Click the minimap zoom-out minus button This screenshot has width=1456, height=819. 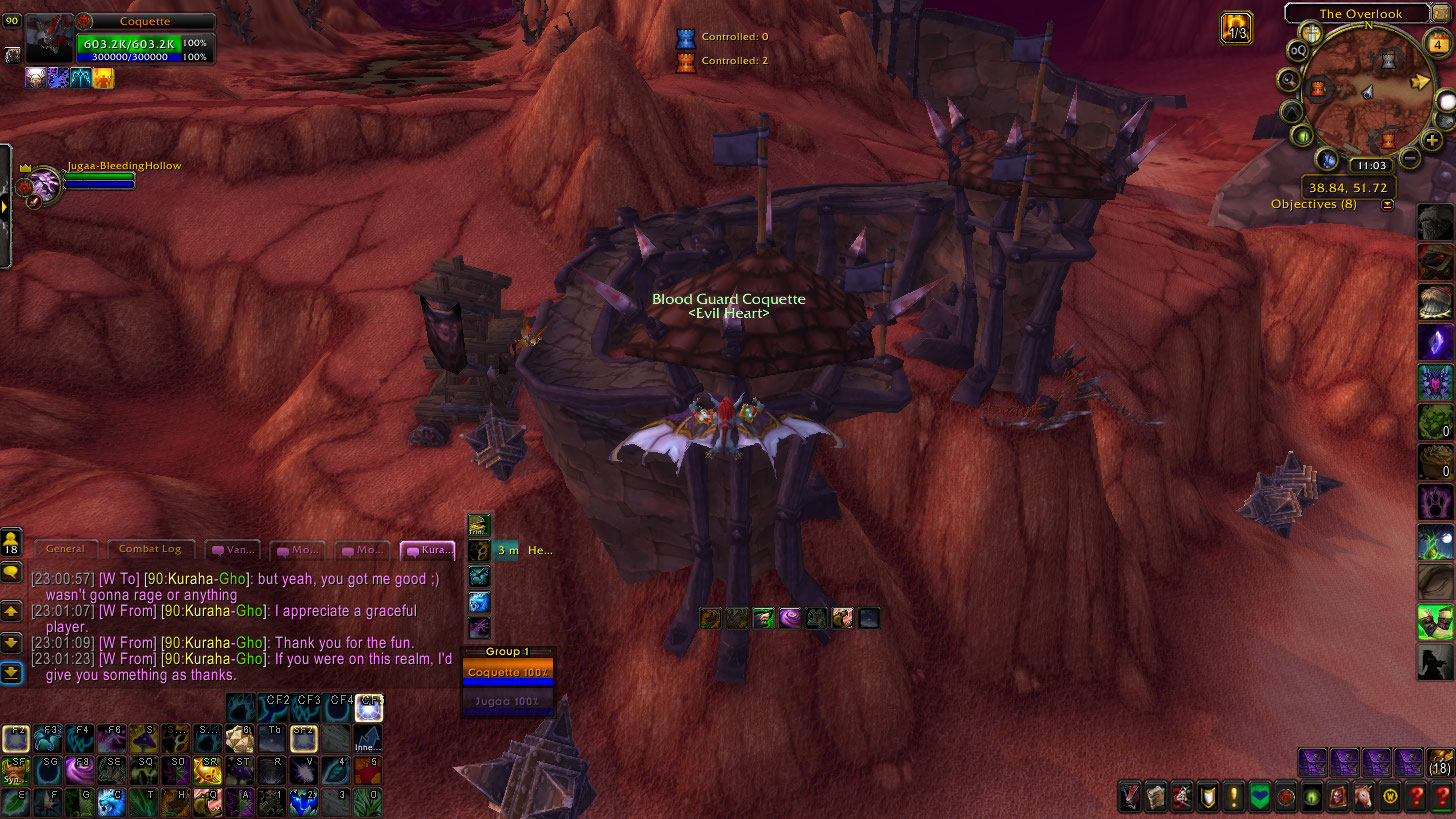[x=1410, y=157]
